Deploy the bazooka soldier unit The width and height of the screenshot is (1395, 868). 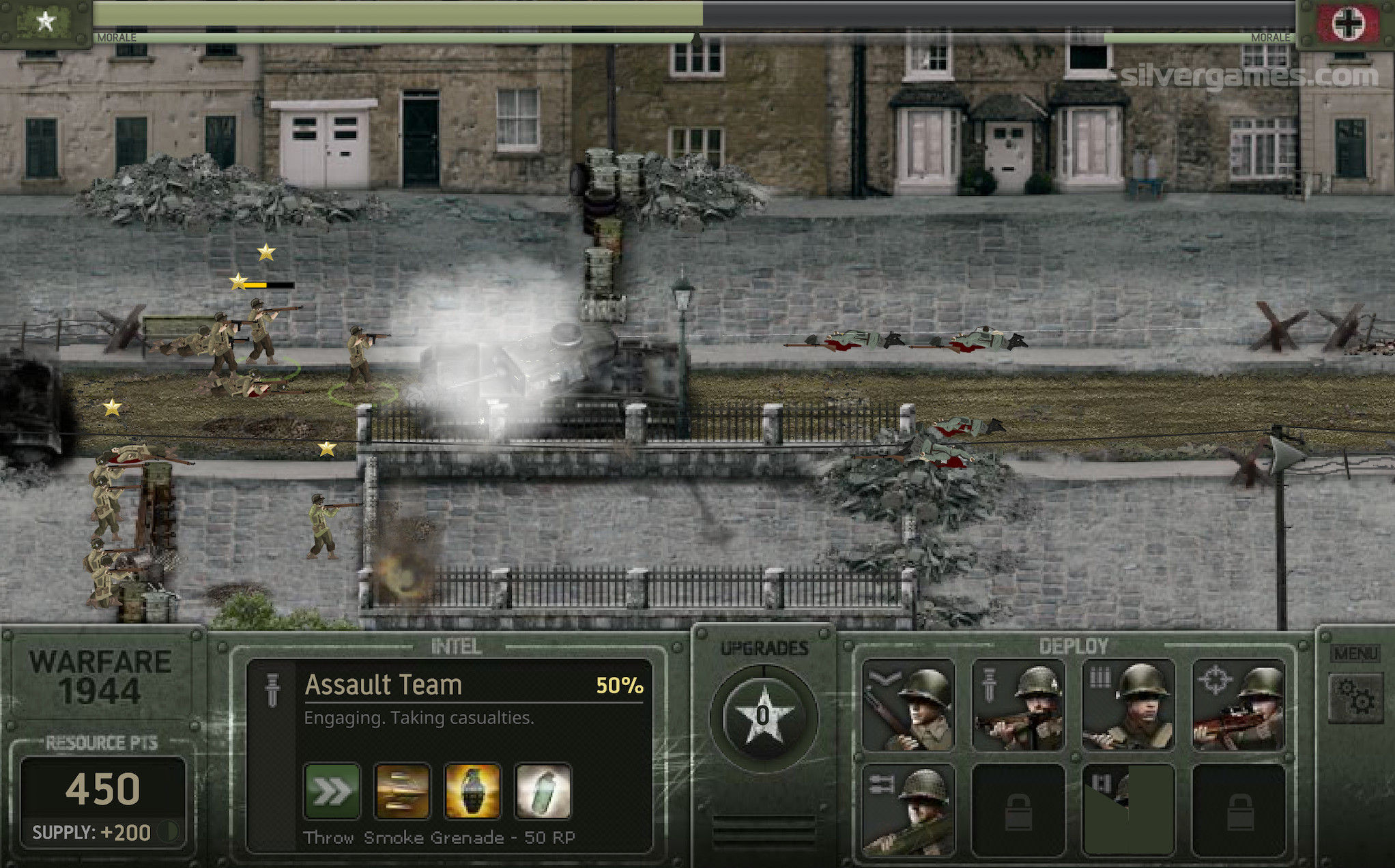(908, 810)
